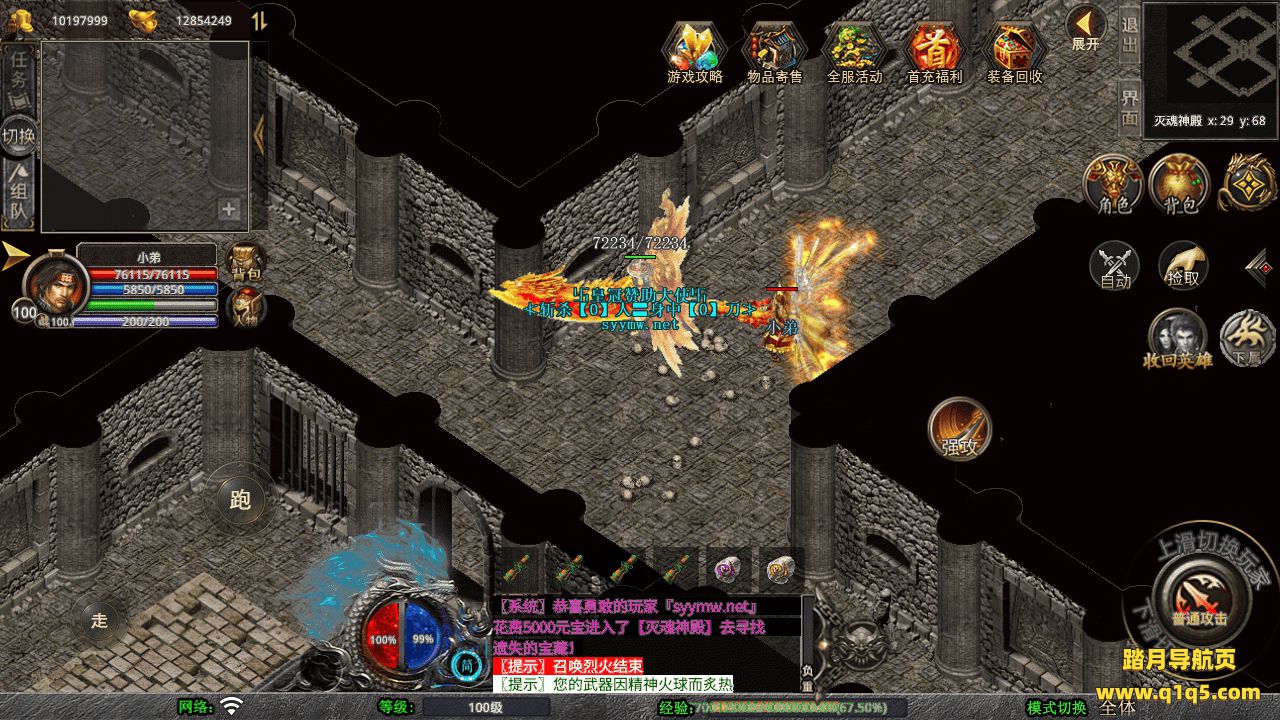1280x720 pixels.
Task: Tap the 捡取 pick-up button
Action: coord(1183,264)
